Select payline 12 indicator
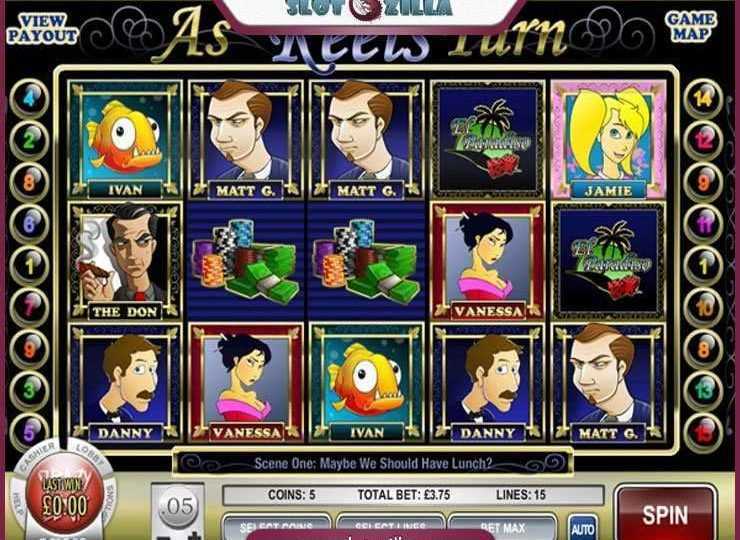 [x=705, y=140]
